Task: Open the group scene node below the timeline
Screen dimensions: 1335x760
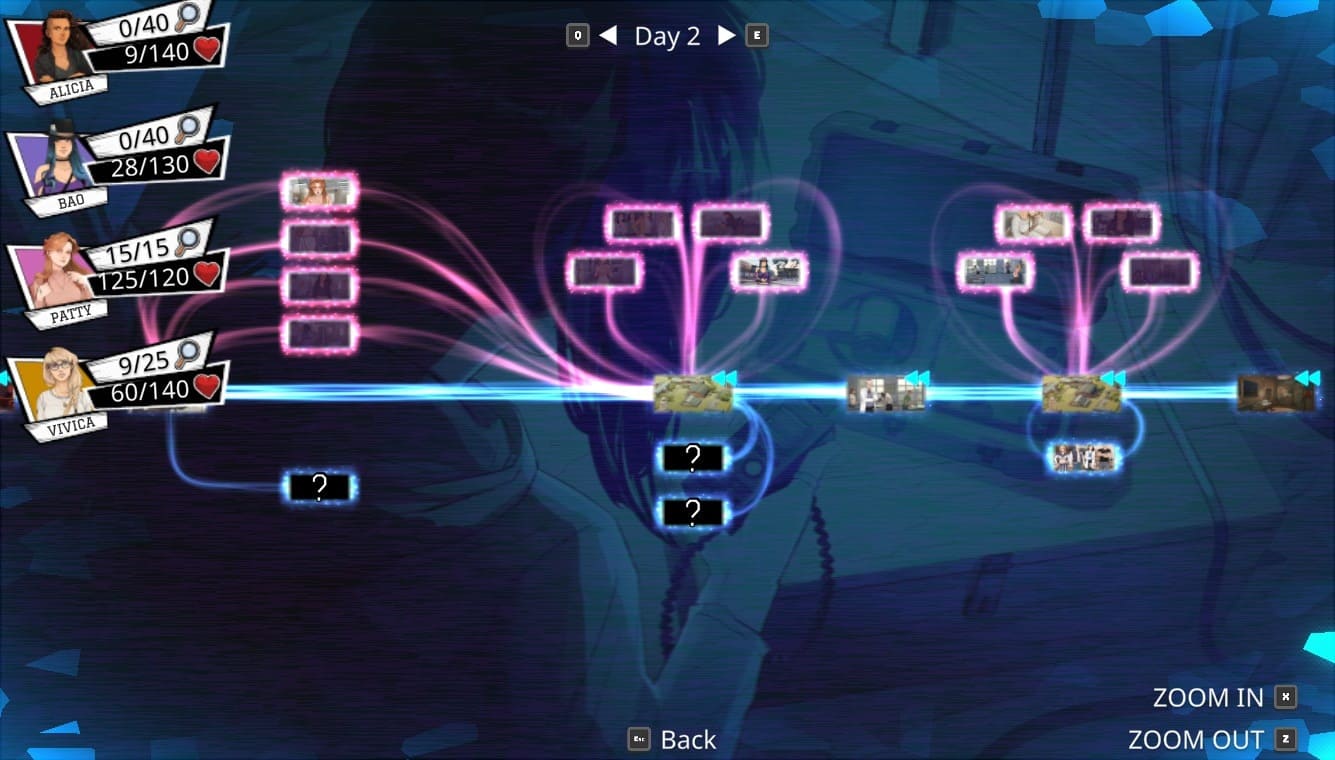Action: (1084, 458)
